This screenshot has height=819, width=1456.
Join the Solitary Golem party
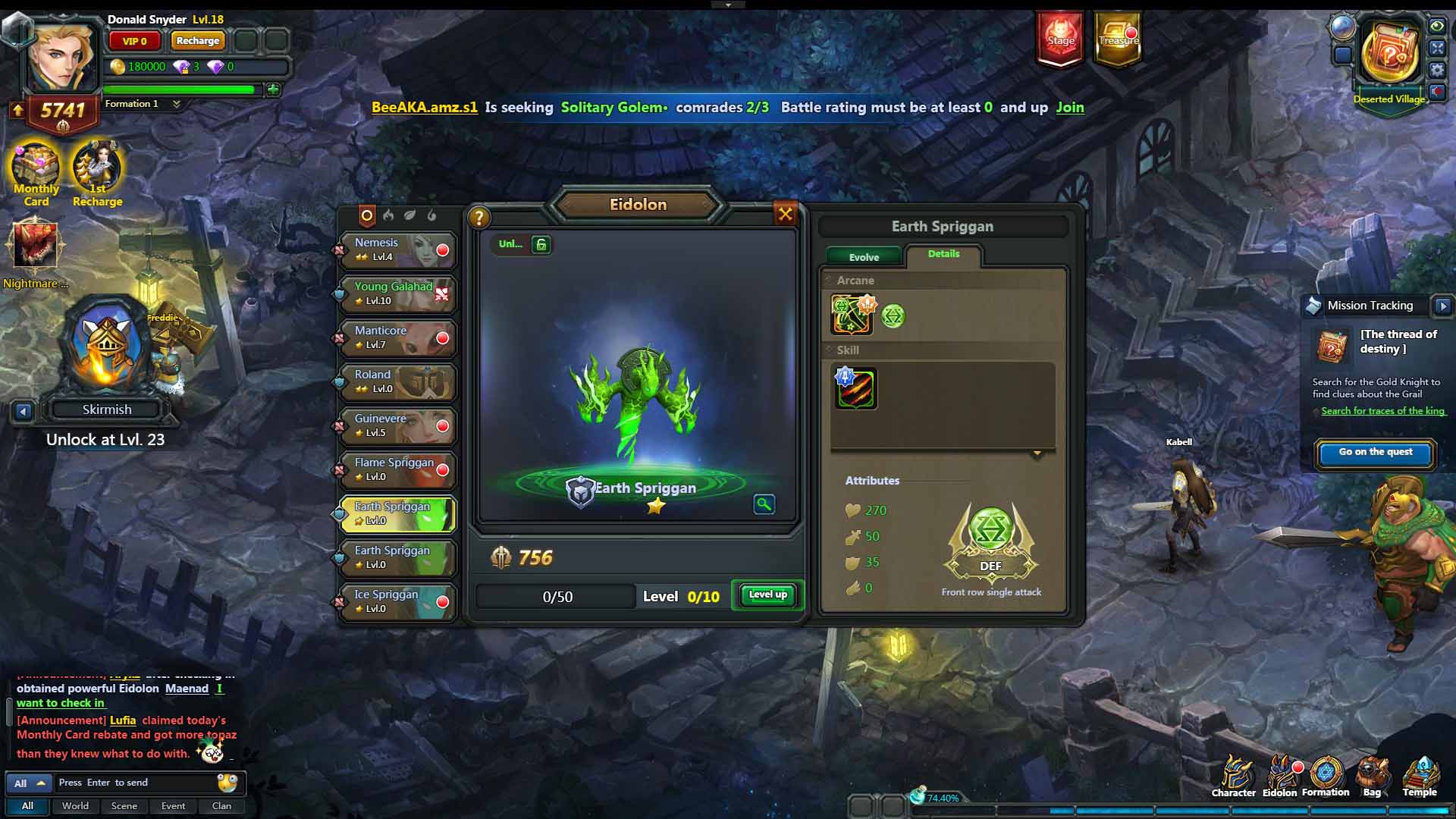click(x=1069, y=108)
